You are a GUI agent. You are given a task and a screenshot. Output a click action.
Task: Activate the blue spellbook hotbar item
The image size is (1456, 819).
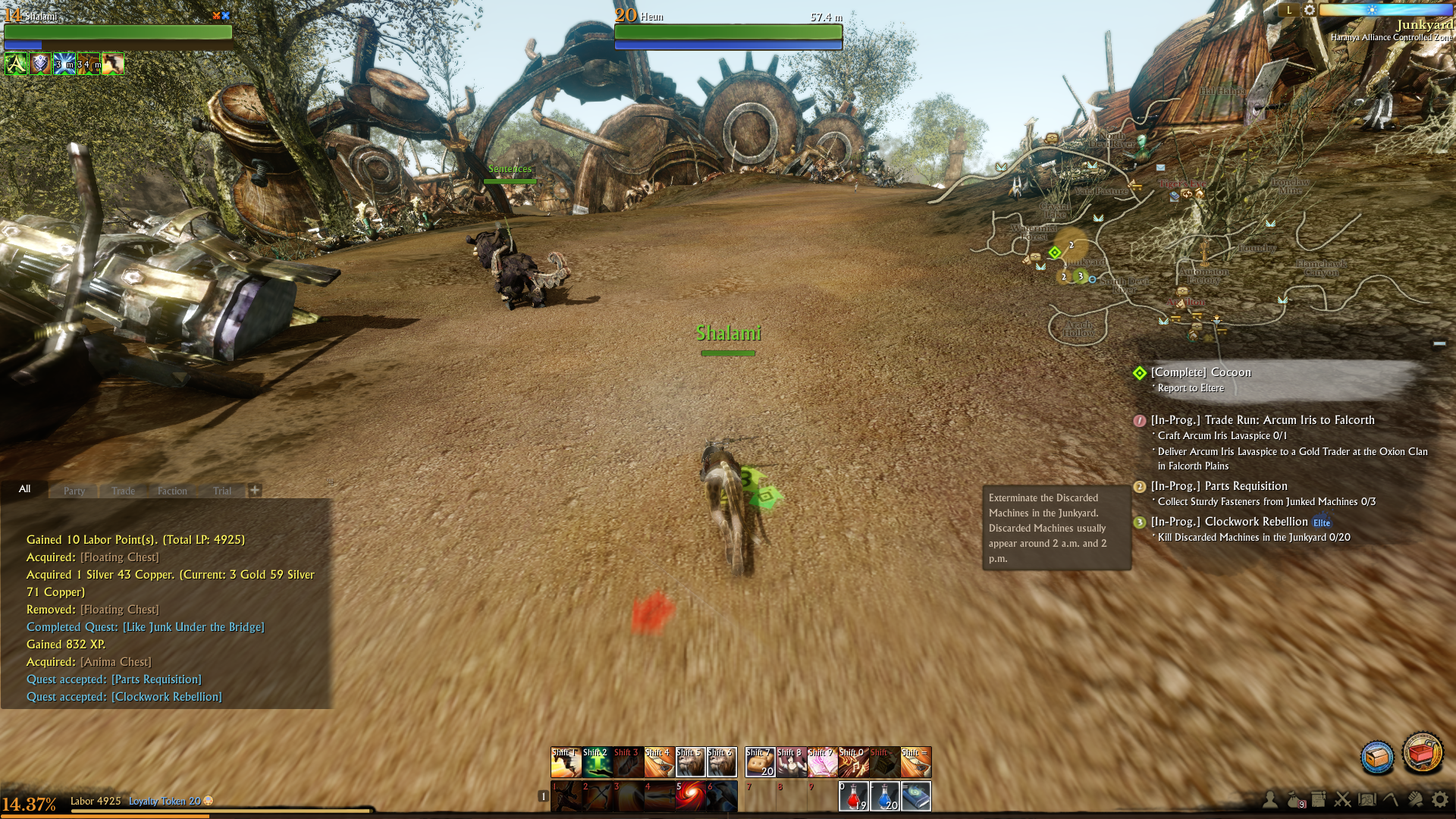916,796
